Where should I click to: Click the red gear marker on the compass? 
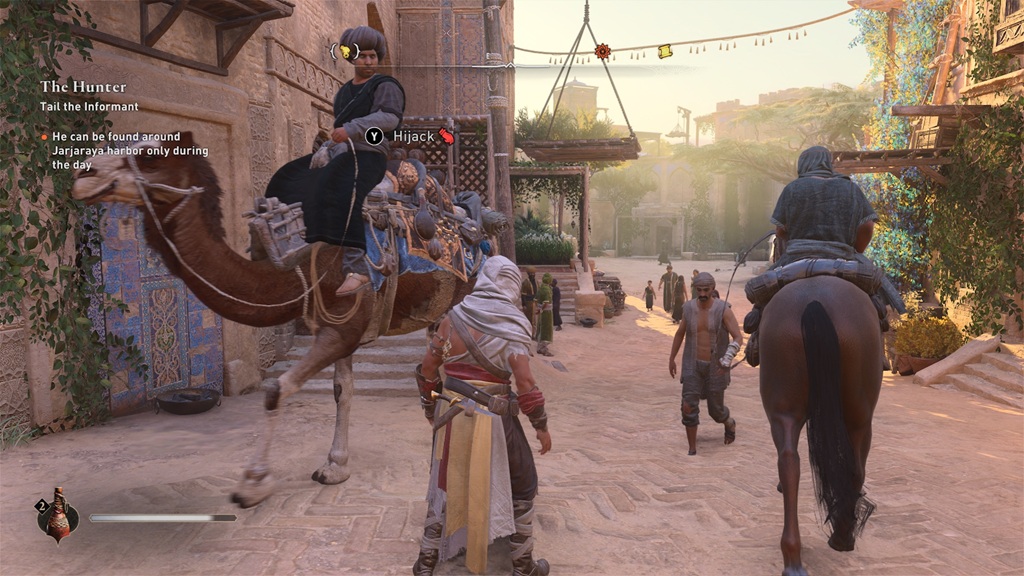(602, 51)
